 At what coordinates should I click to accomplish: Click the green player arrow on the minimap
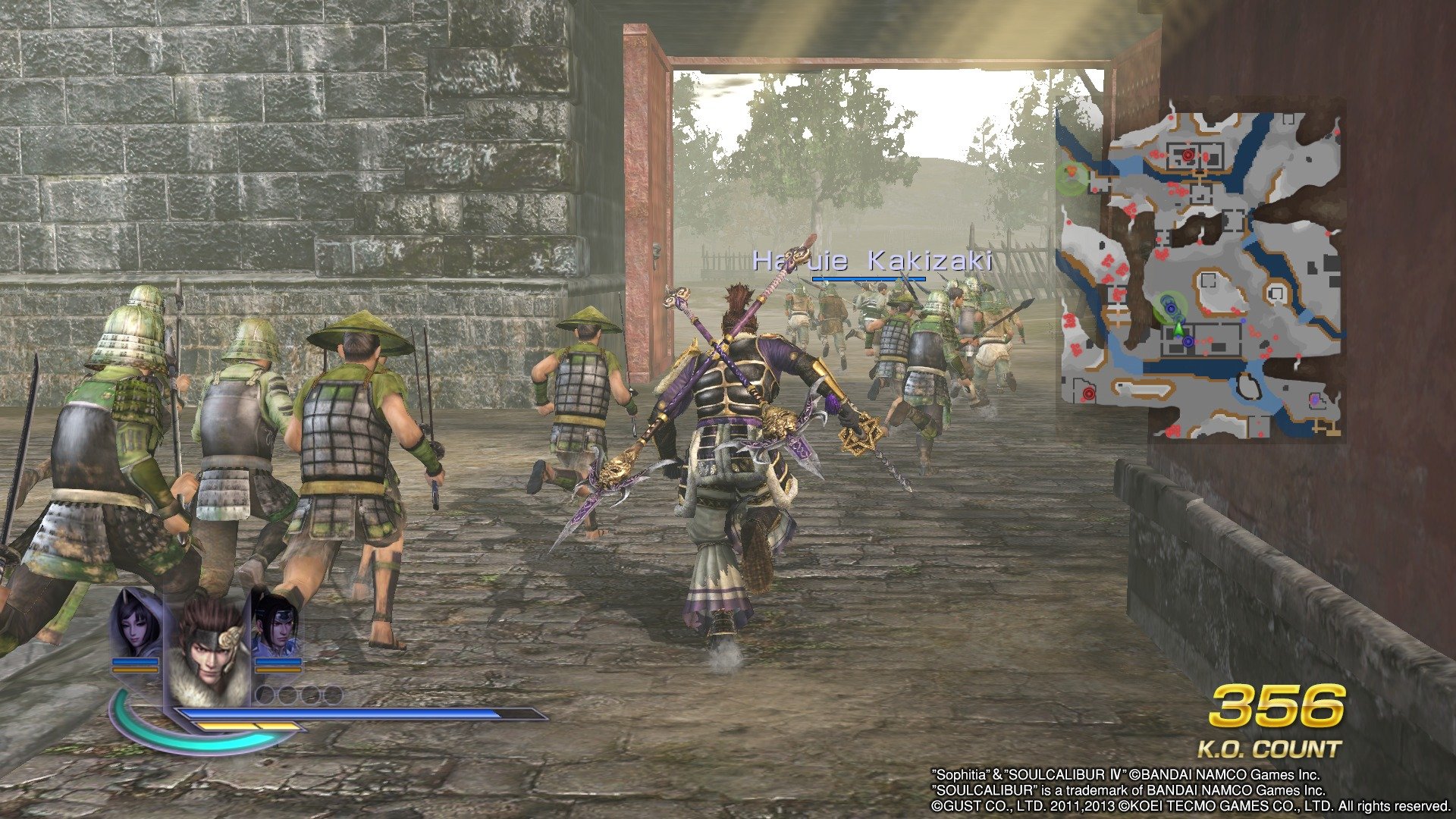1180,331
